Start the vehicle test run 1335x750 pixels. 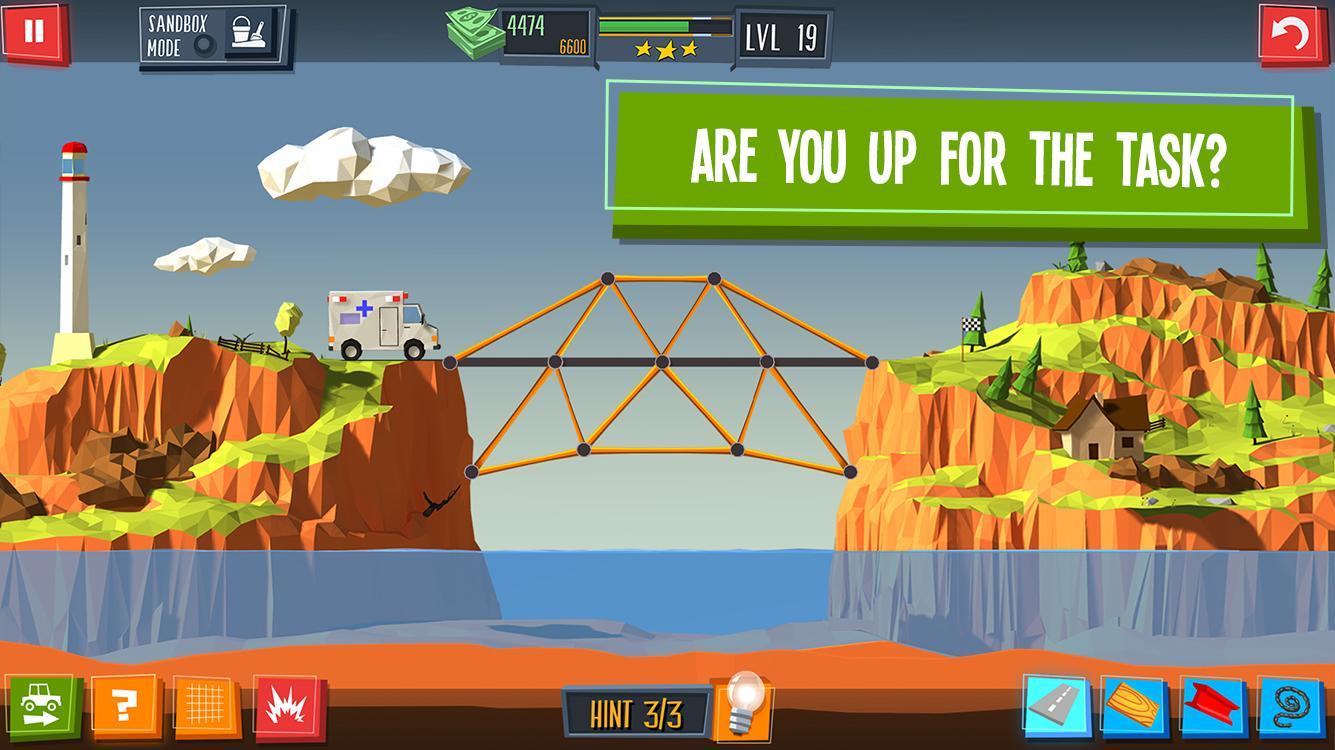click(42, 704)
